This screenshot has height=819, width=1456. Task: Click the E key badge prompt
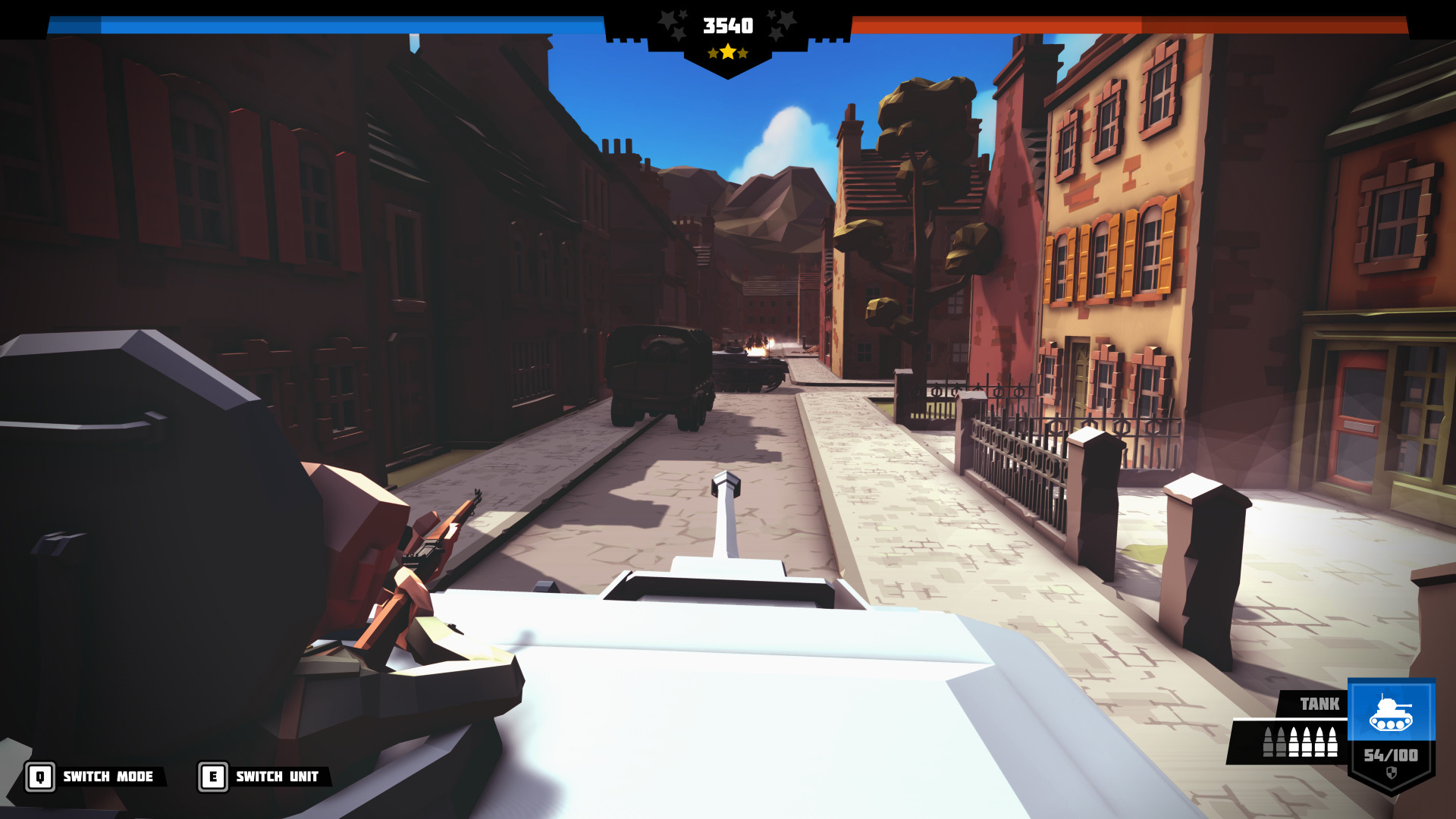pyautogui.click(x=213, y=777)
